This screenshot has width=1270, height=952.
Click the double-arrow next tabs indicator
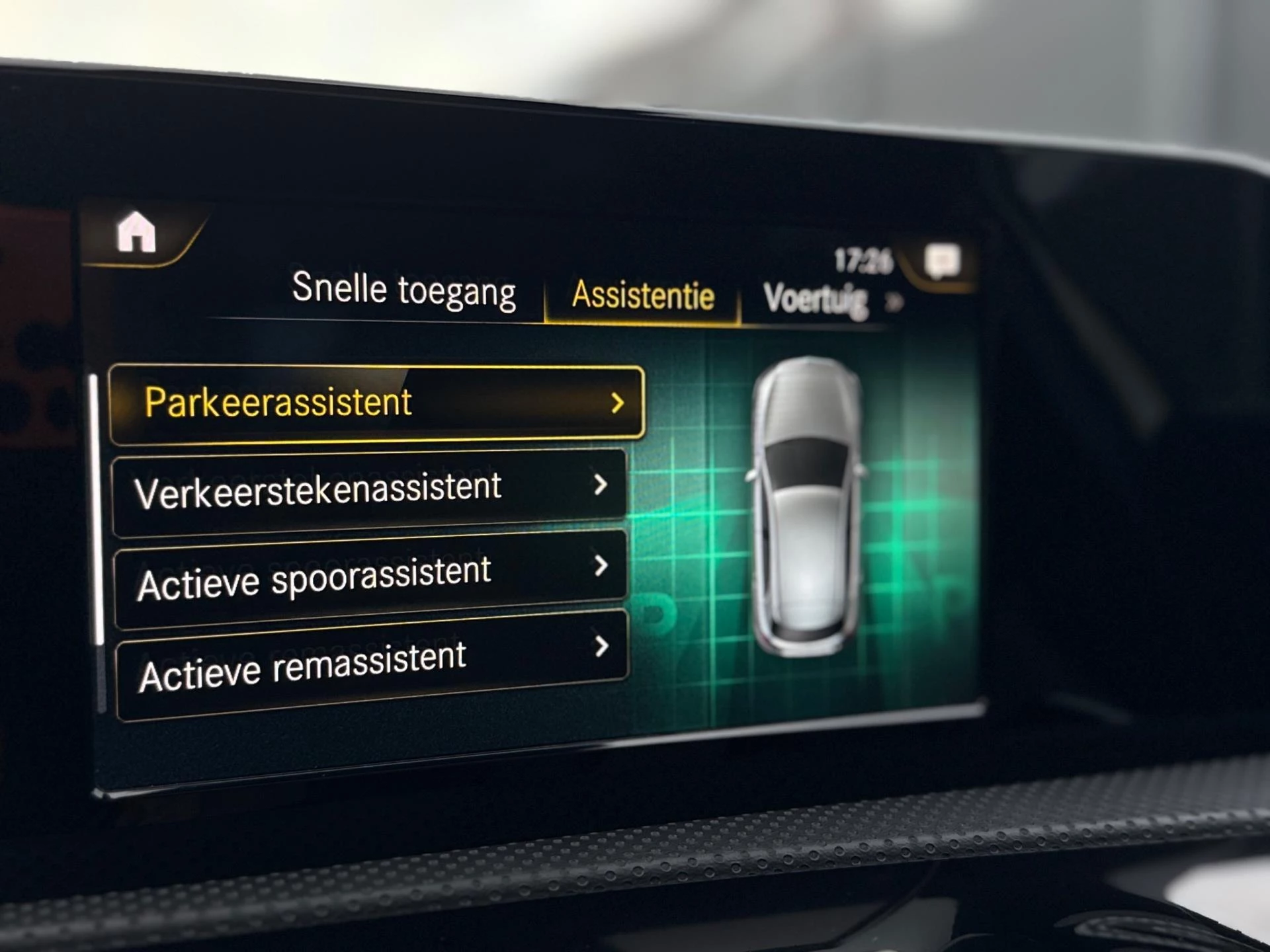[x=894, y=303]
